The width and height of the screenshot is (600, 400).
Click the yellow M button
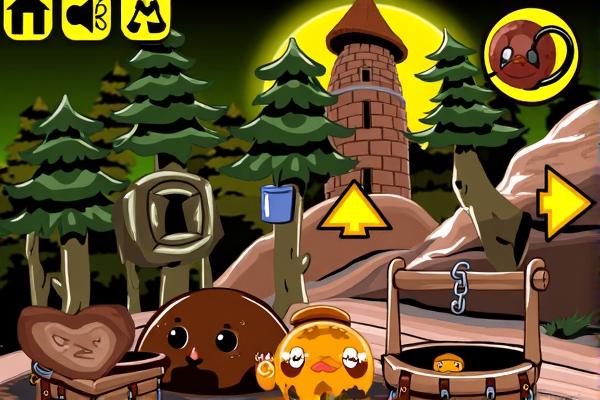144,18
